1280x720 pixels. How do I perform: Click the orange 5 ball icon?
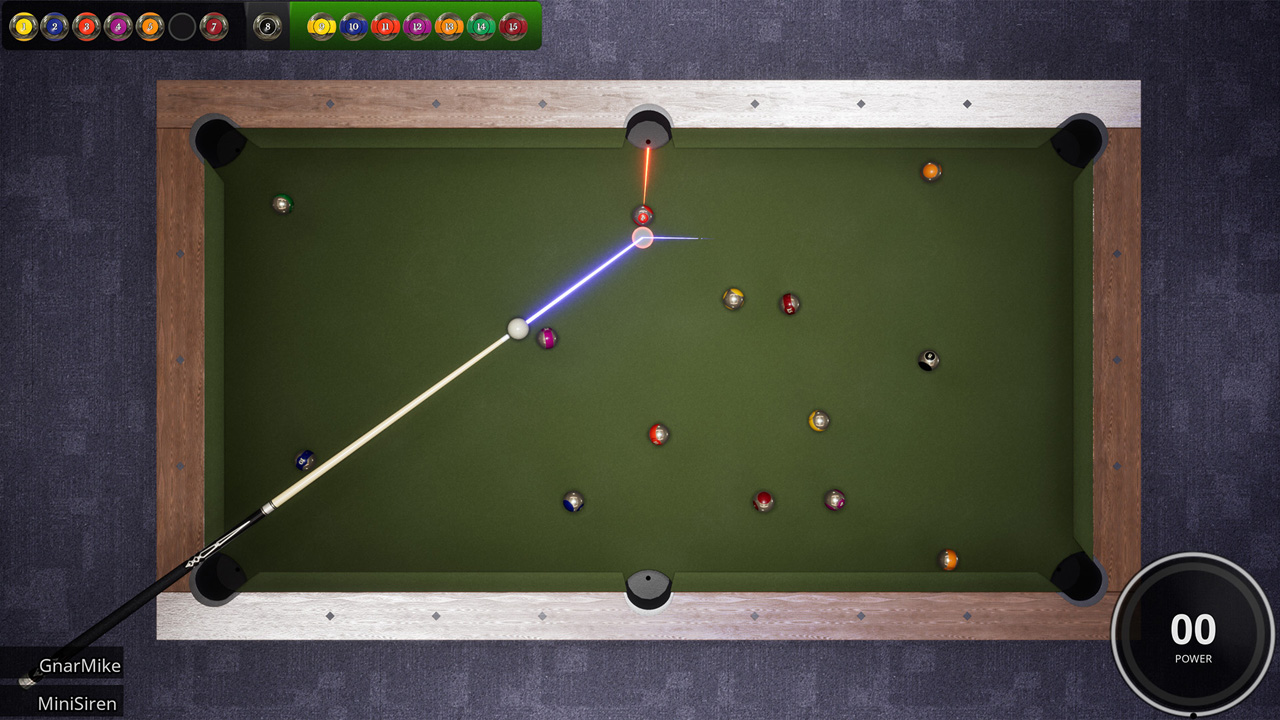coord(148,26)
